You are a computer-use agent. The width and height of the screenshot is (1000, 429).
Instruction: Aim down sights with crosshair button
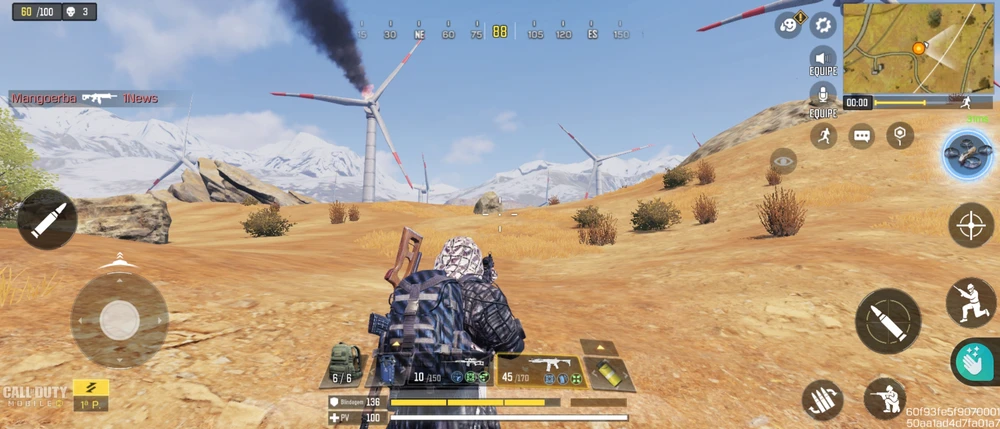[971, 225]
